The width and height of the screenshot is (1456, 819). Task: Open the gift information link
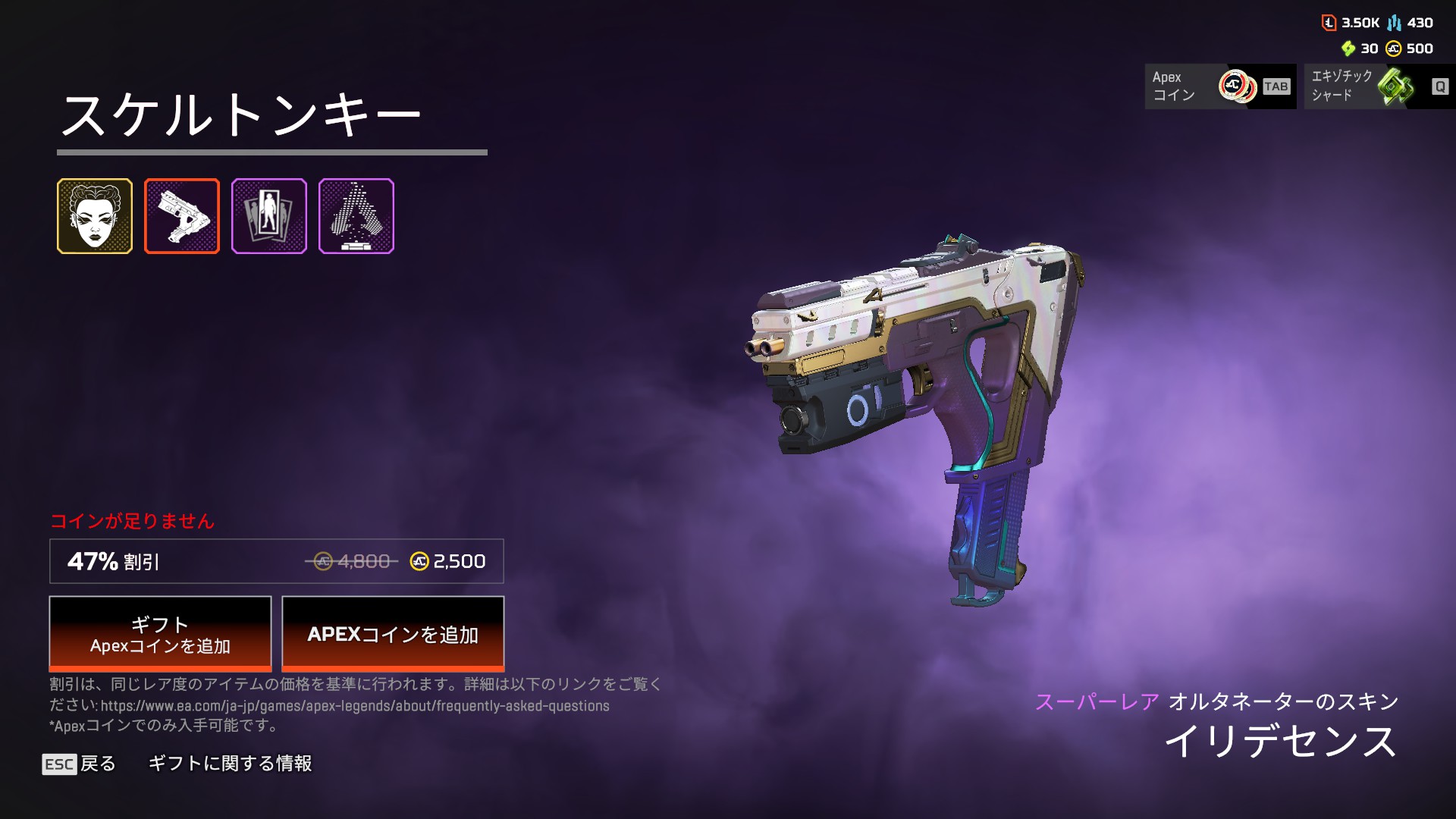click(x=230, y=764)
